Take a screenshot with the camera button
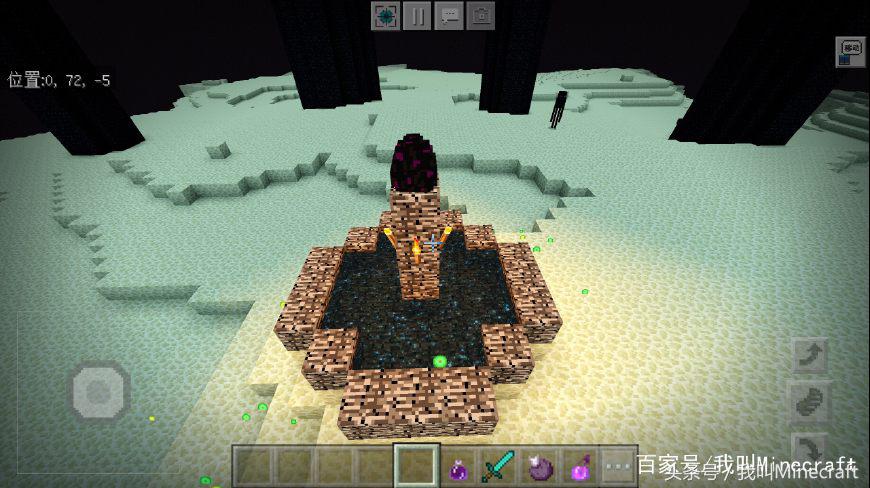This screenshot has width=870, height=488. [481, 16]
